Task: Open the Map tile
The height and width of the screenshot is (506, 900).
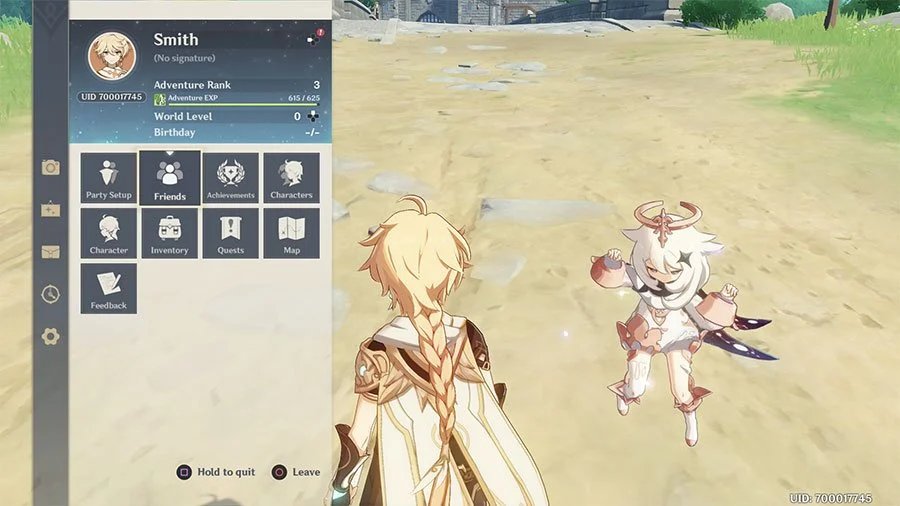Action: (x=292, y=233)
